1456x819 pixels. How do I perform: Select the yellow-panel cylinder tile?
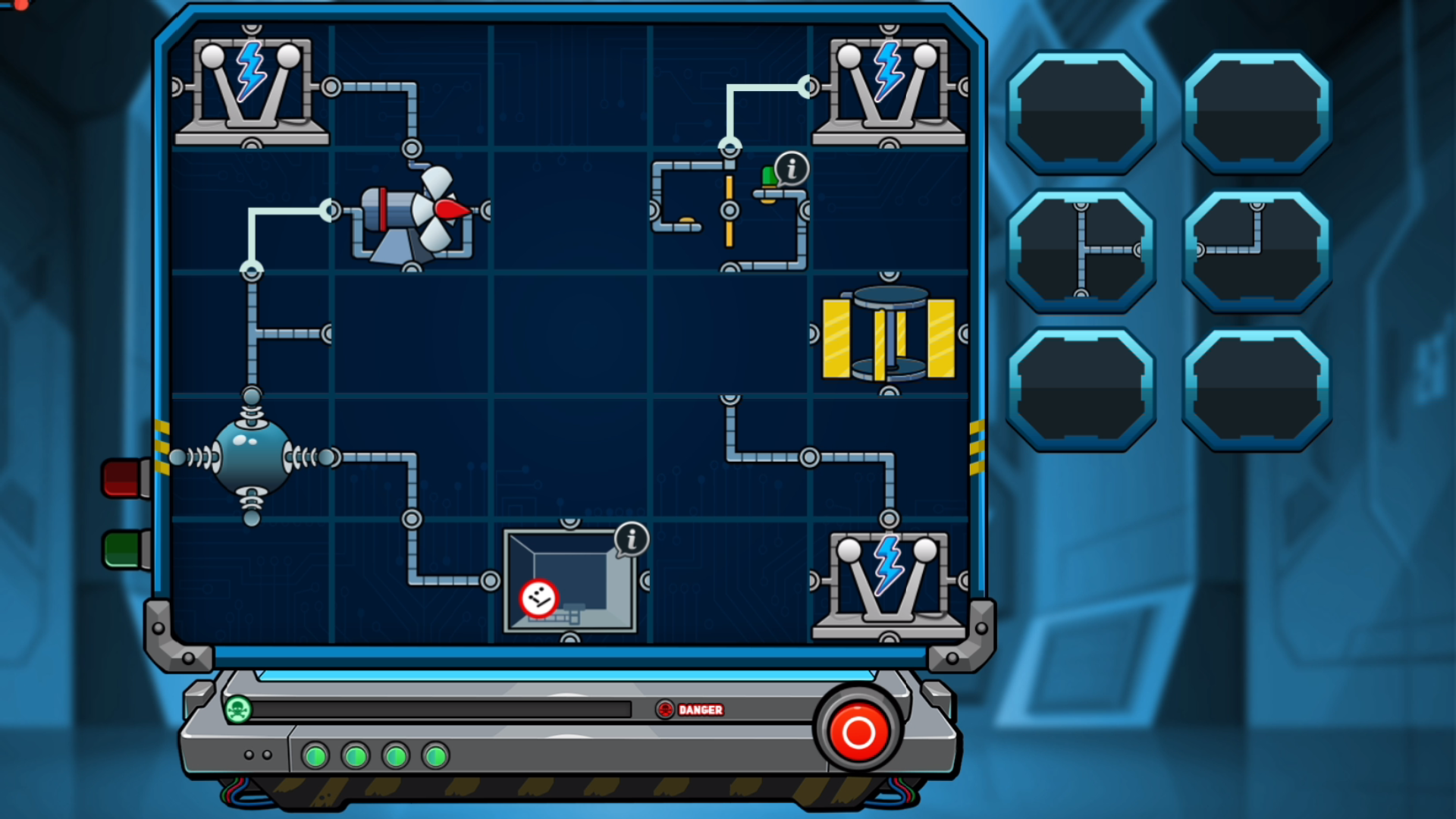pos(889,334)
